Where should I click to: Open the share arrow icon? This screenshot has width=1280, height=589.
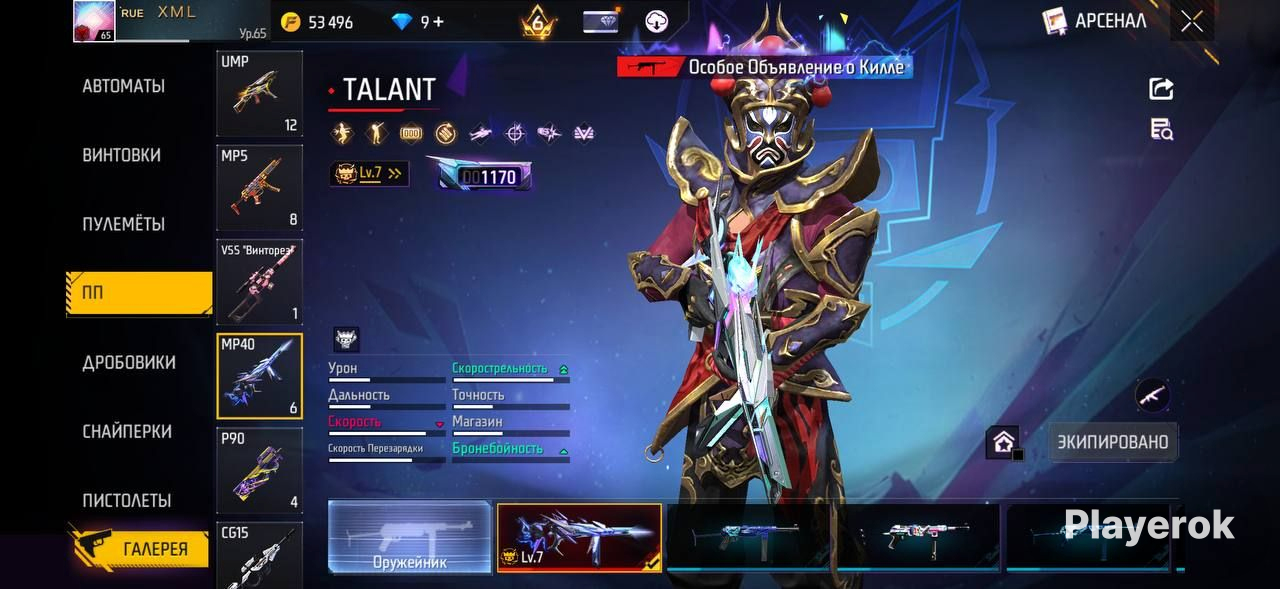pyautogui.click(x=1161, y=89)
